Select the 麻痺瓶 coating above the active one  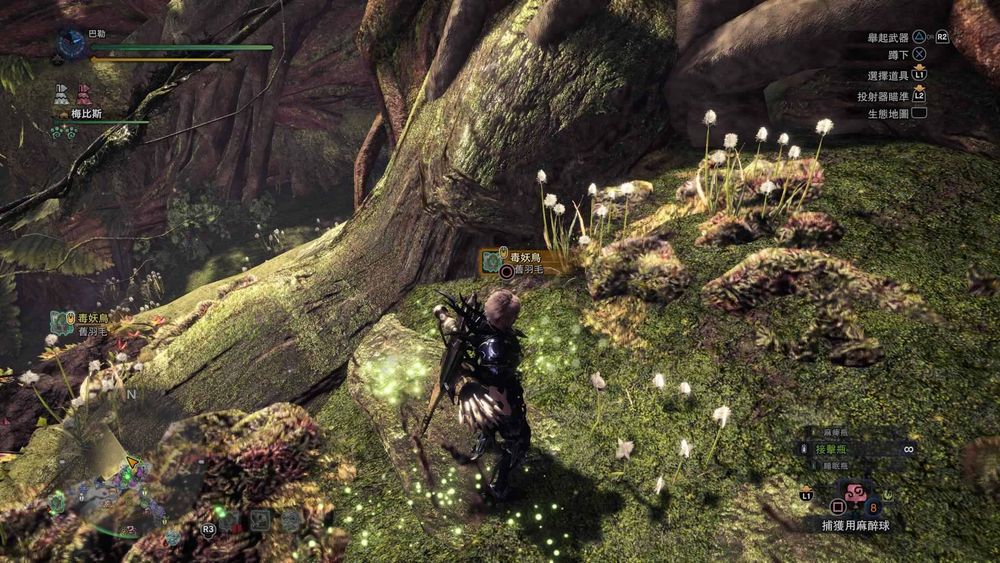click(x=837, y=433)
